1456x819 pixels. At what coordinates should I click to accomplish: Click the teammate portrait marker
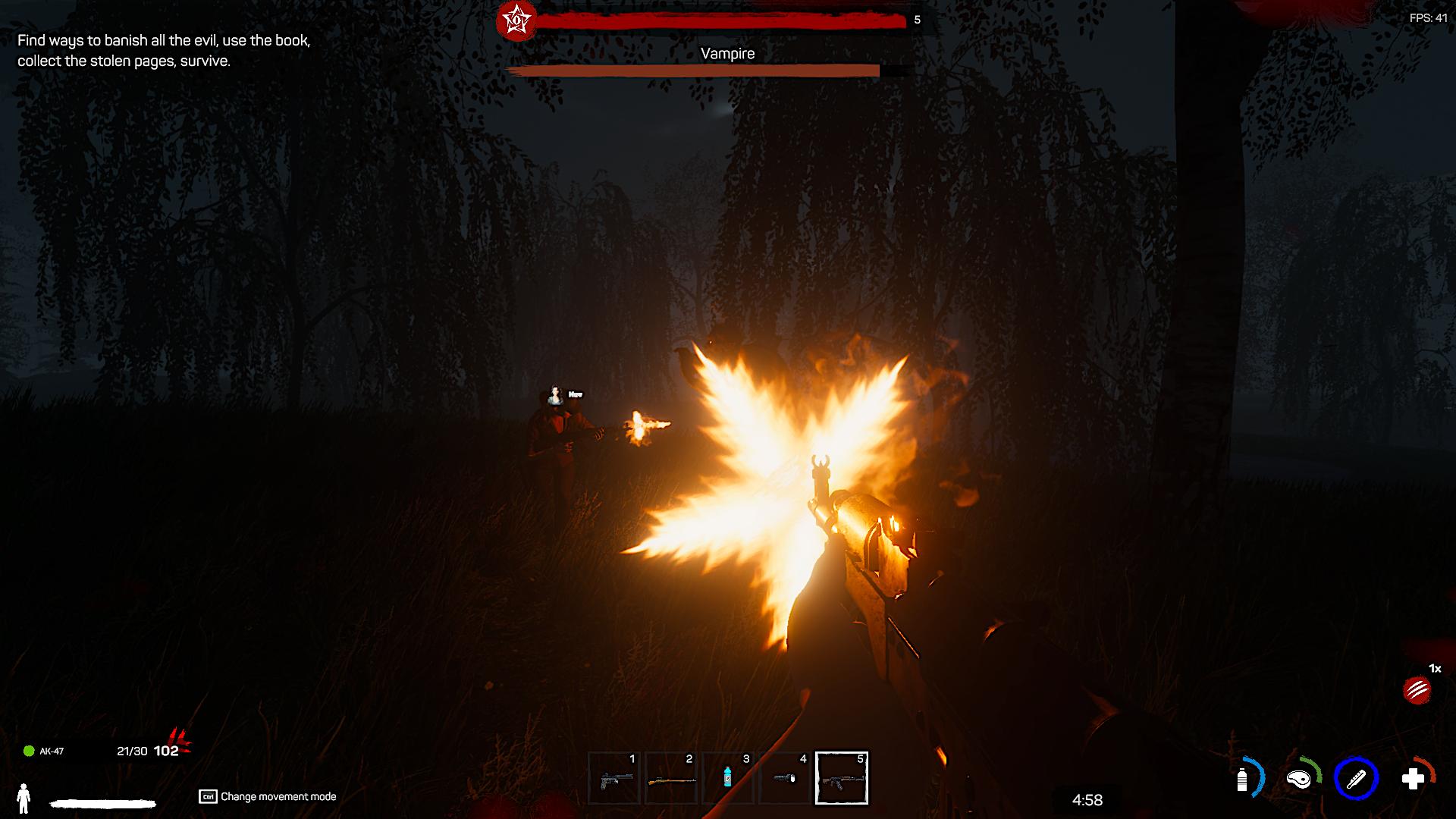557,394
